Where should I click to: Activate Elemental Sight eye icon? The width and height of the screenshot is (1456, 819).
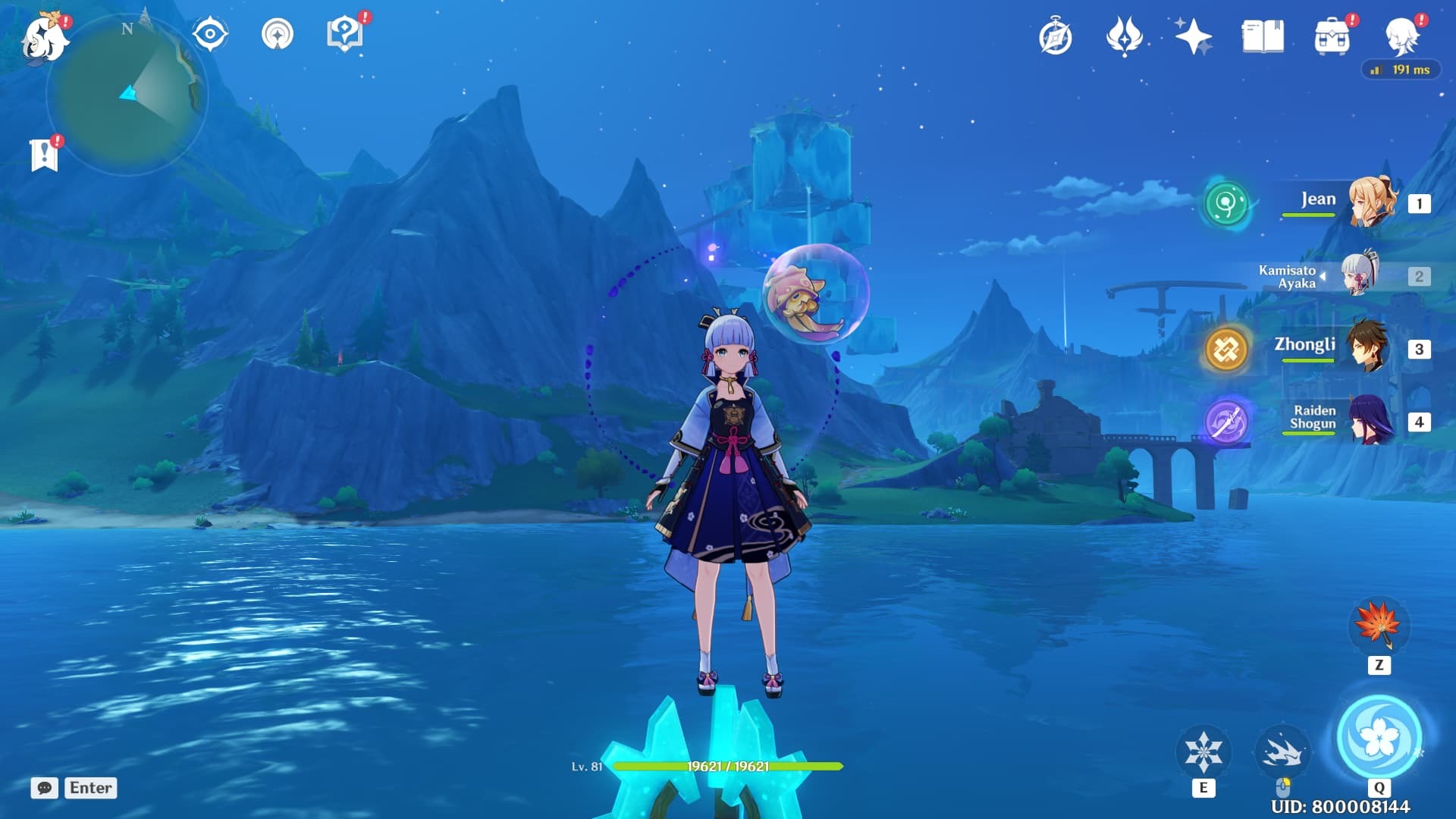coord(210,33)
